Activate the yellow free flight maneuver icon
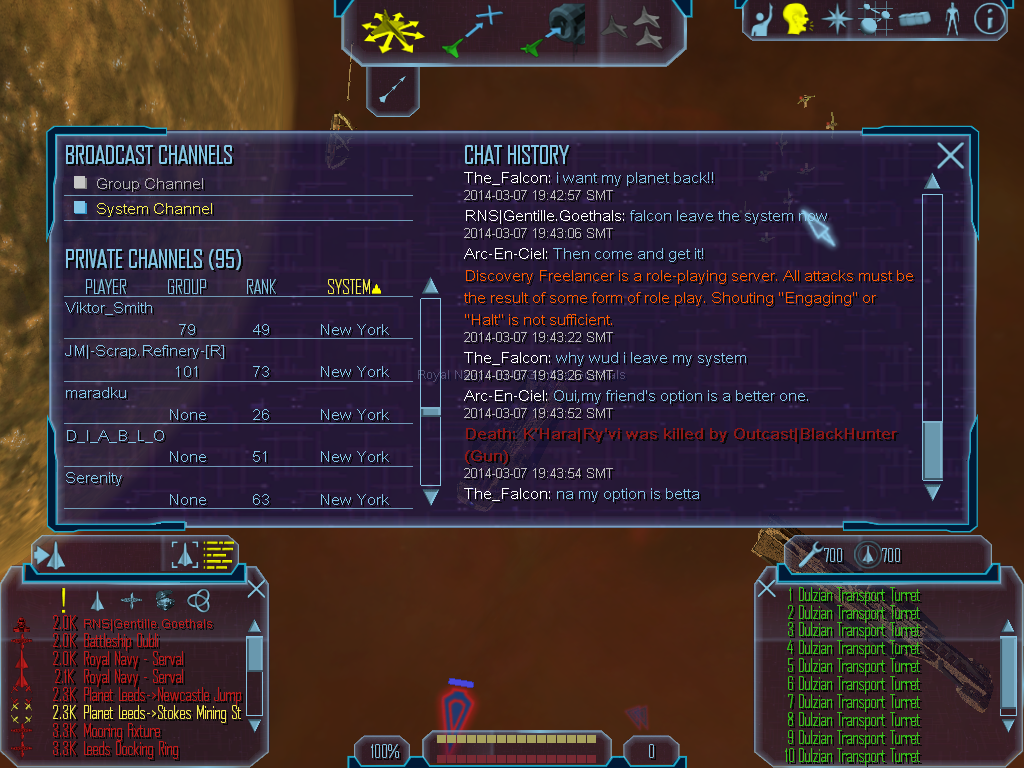The height and width of the screenshot is (768, 1024). click(x=393, y=30)
